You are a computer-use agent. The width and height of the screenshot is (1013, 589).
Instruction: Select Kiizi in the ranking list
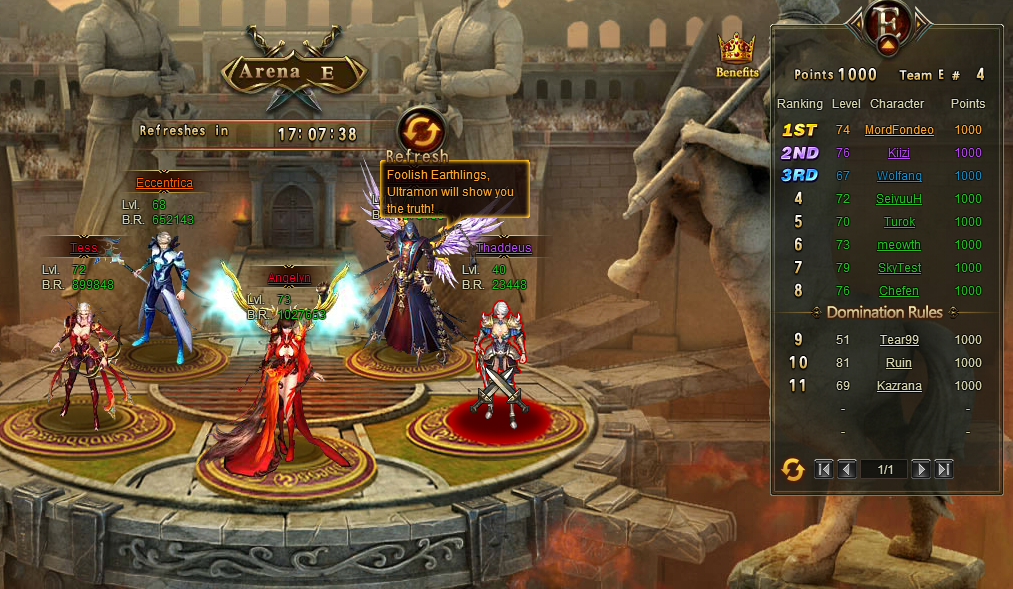pos(899,153)
